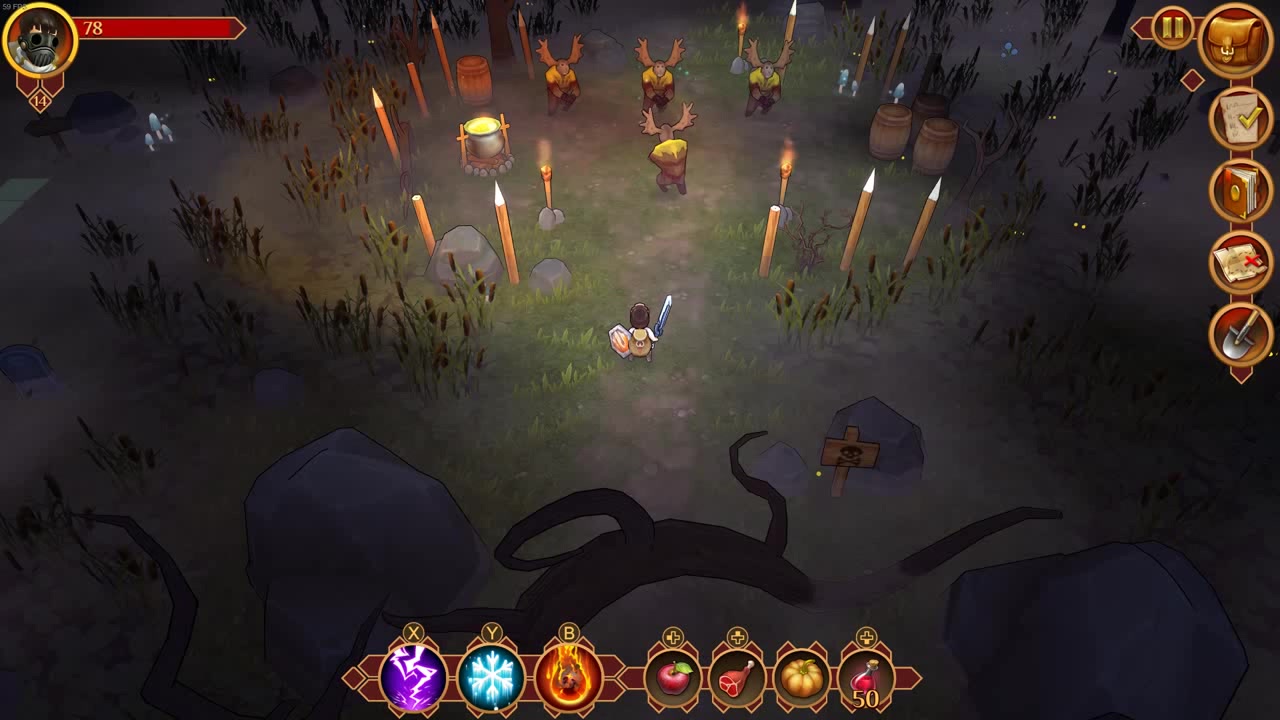Eat the red apple from the hotbar
This screenshot has width=1280, height=720.
pyautogui.click(x=673, y=678)
